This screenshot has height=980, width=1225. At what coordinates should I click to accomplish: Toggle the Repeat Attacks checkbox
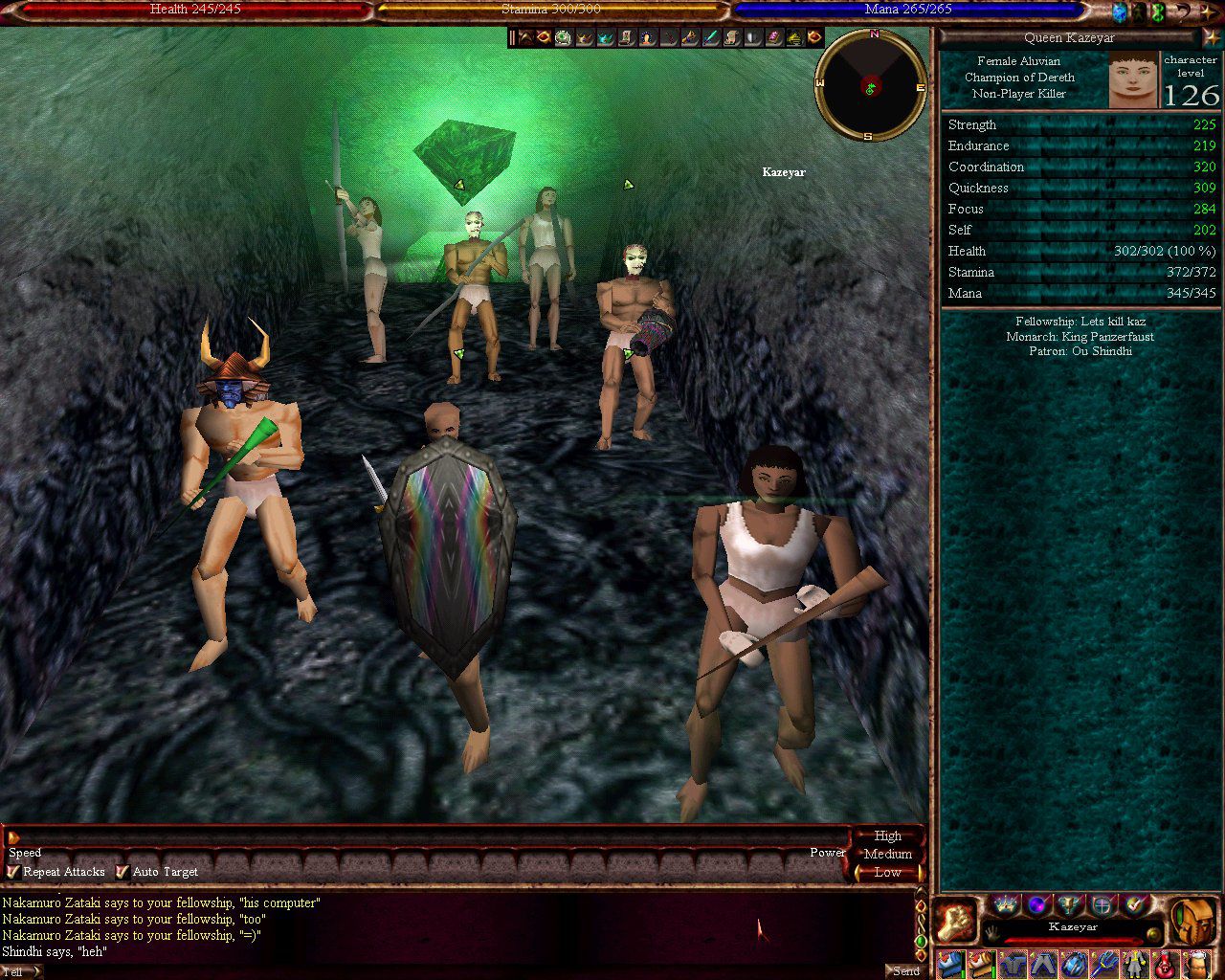coord(13,872)
